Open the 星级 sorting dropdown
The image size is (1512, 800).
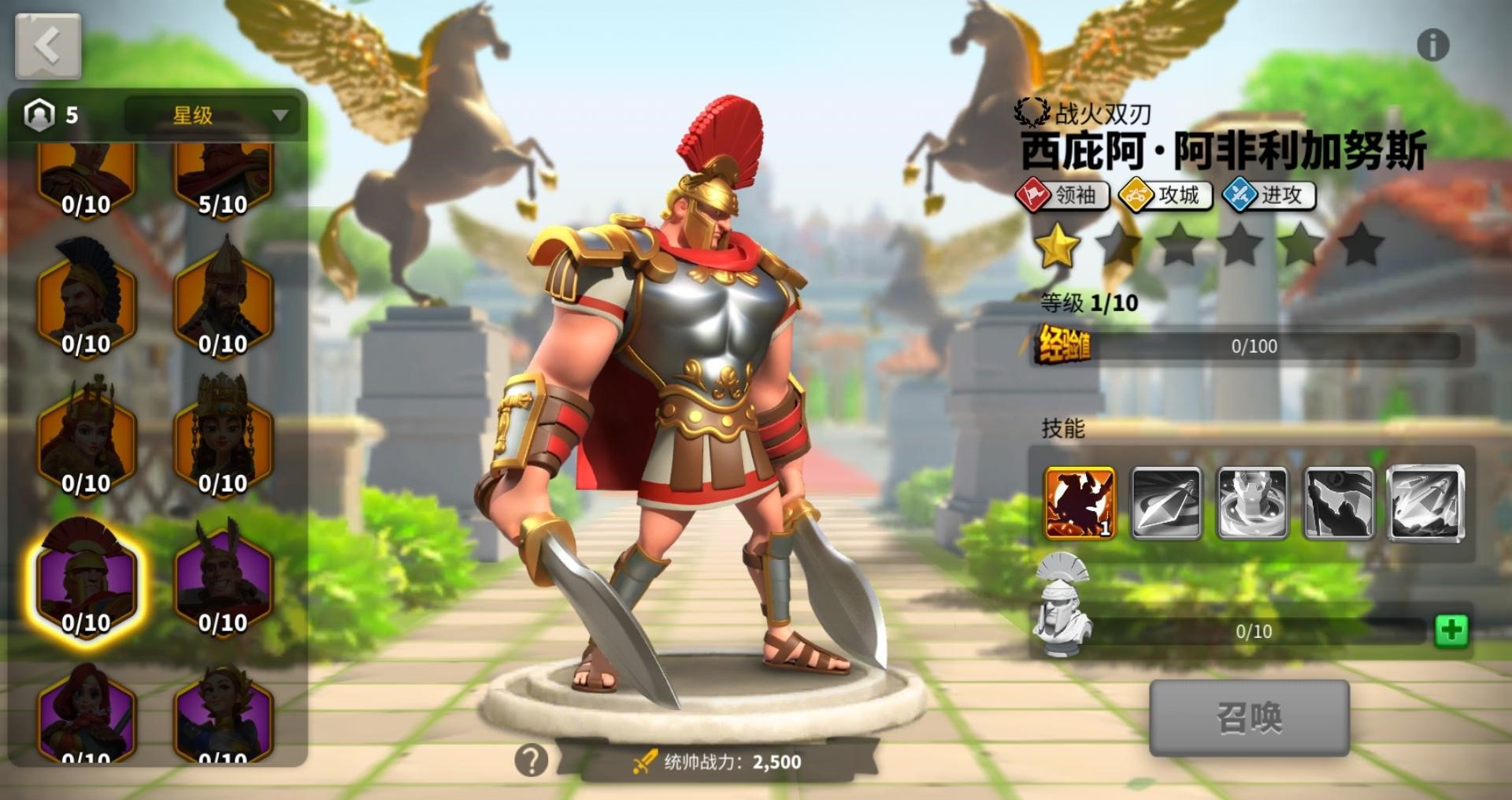215,115
